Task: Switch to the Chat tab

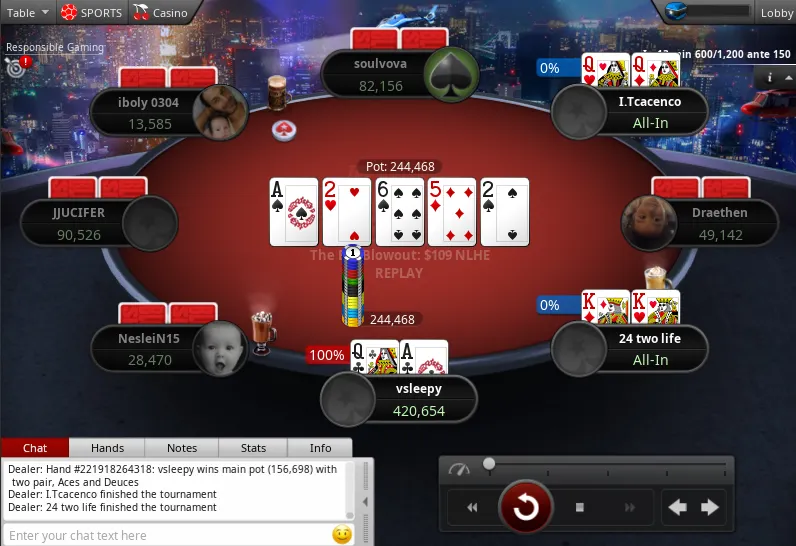Action: (x=35, y=448)
